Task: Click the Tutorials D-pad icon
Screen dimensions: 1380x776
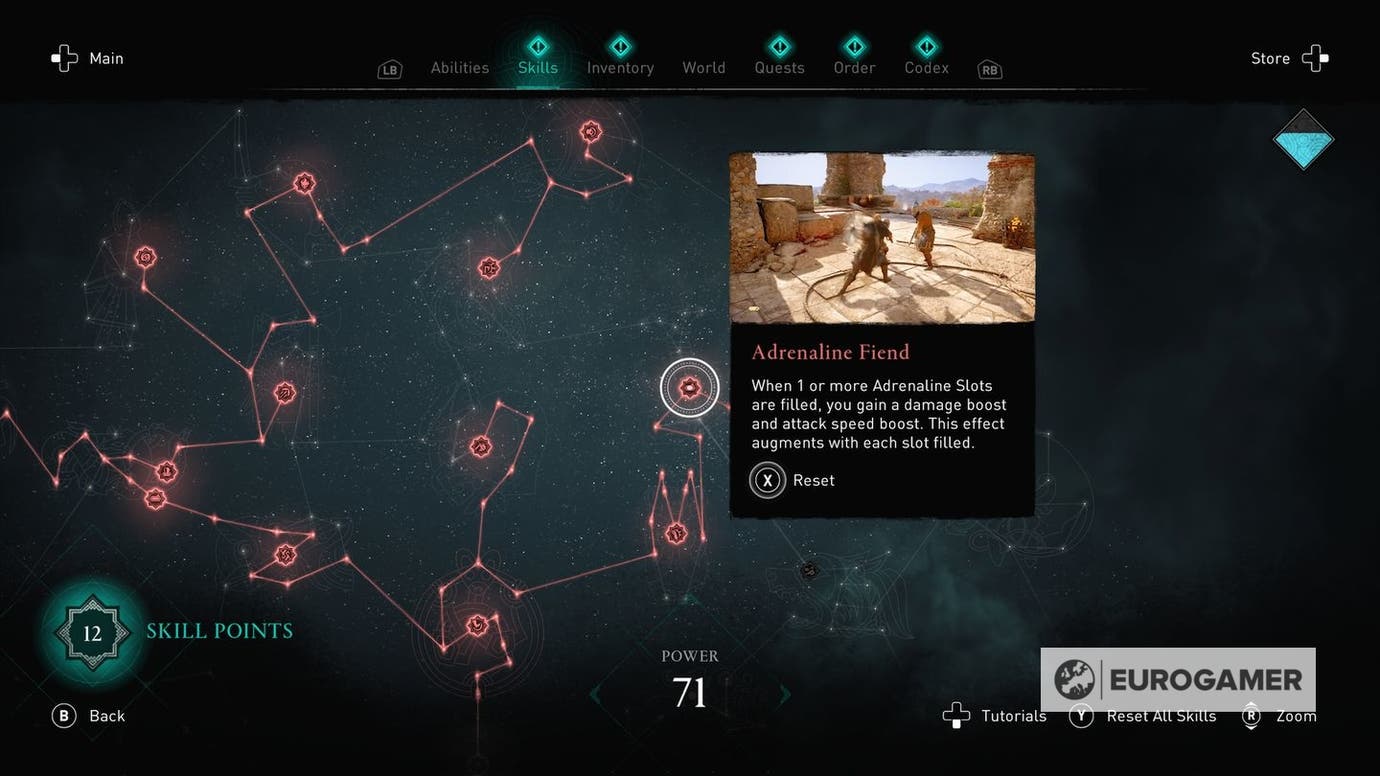Action: [956, 715]
